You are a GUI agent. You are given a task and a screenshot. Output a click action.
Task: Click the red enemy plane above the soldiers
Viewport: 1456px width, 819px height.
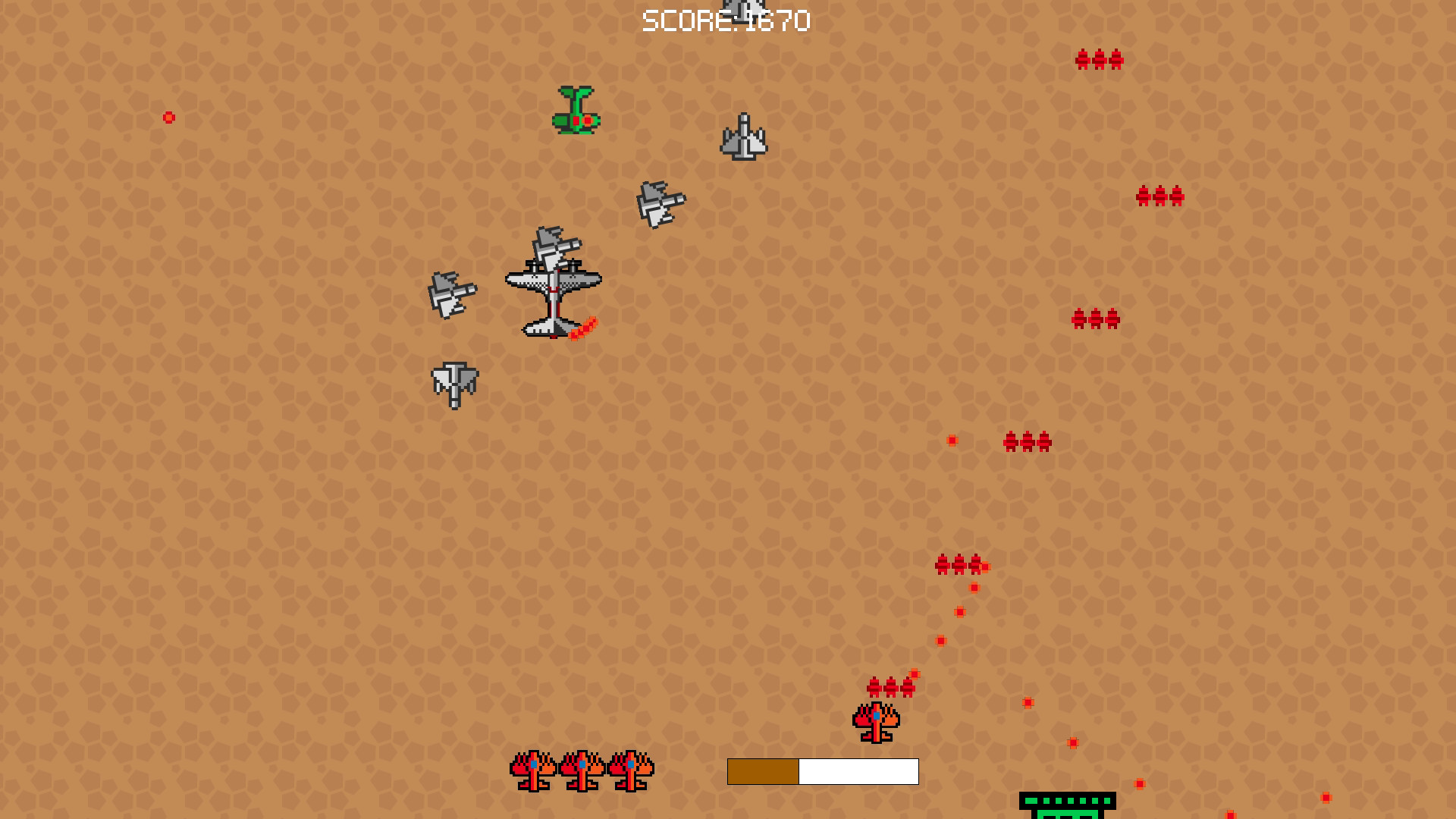tap(874, 720)
